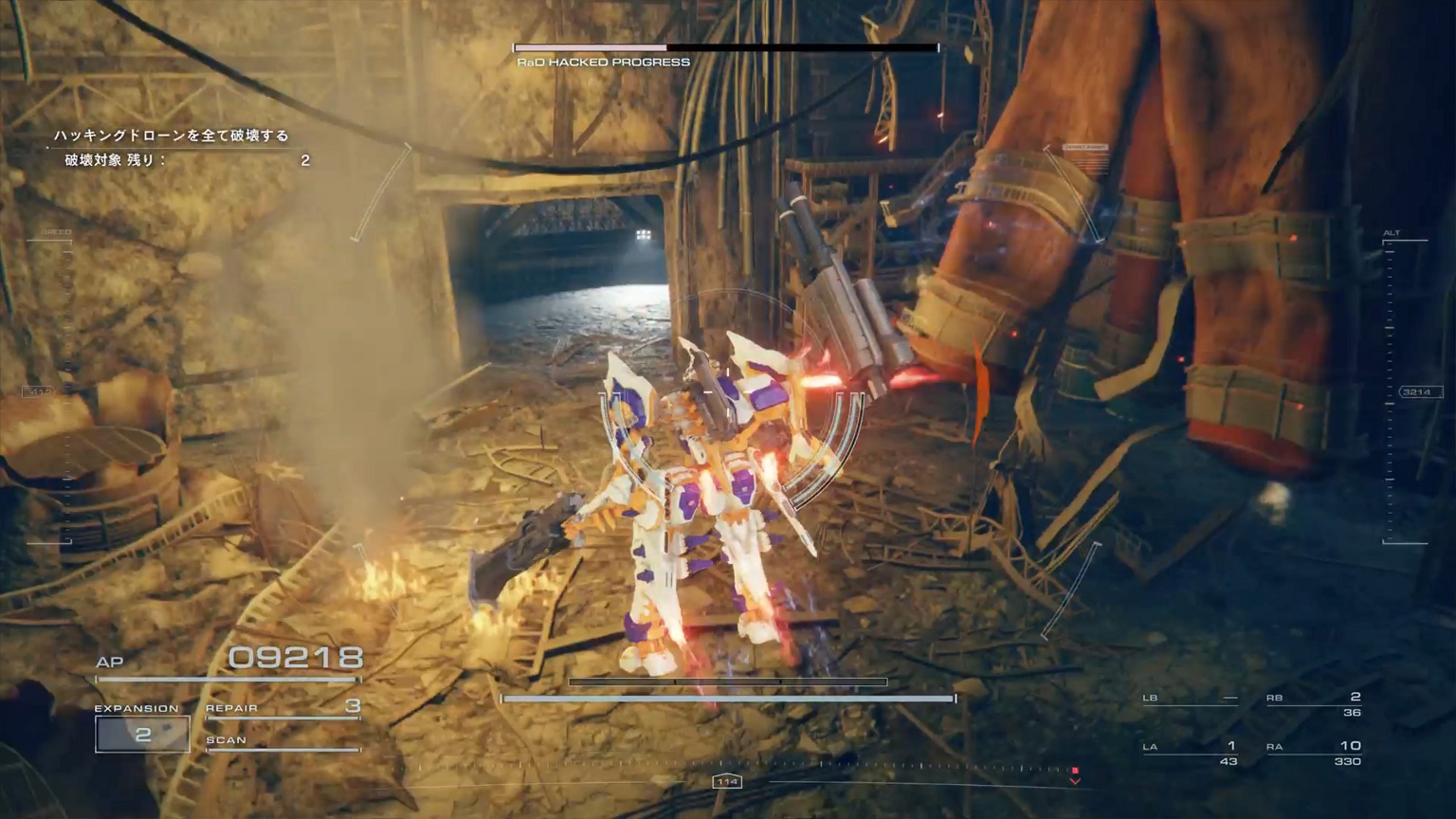Use the Repair kit indicator

click(282, 707)
